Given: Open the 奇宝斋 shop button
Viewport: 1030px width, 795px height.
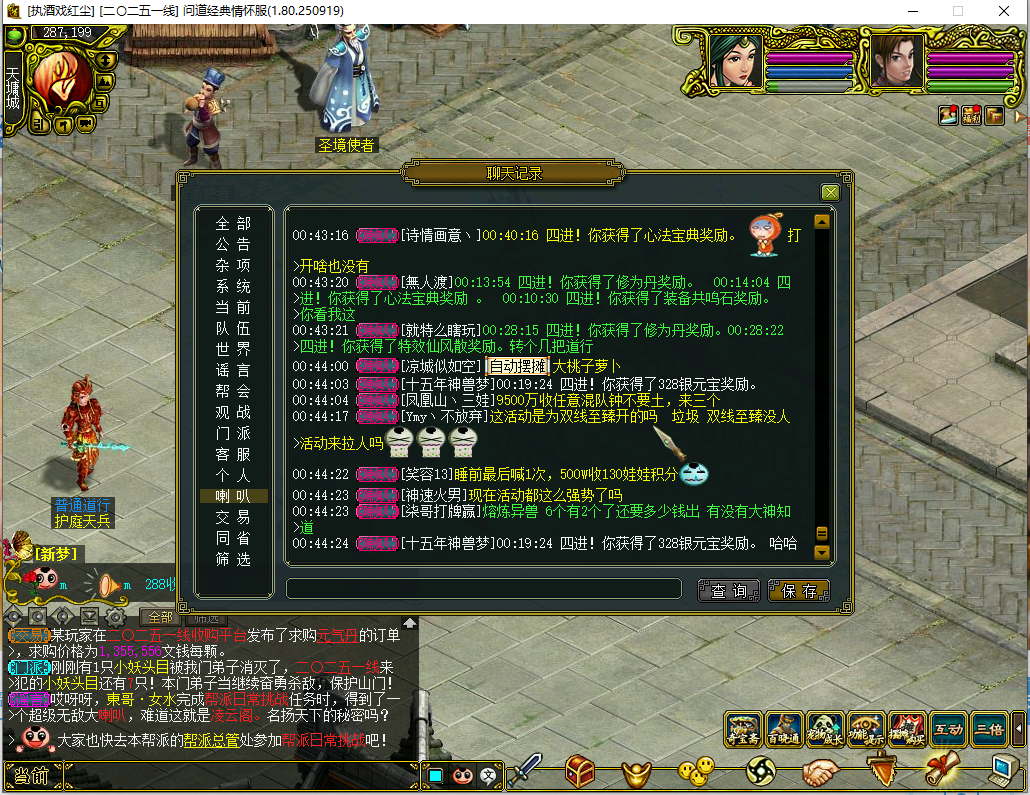Looking at the screenshot, I should (x=742, y=729).
